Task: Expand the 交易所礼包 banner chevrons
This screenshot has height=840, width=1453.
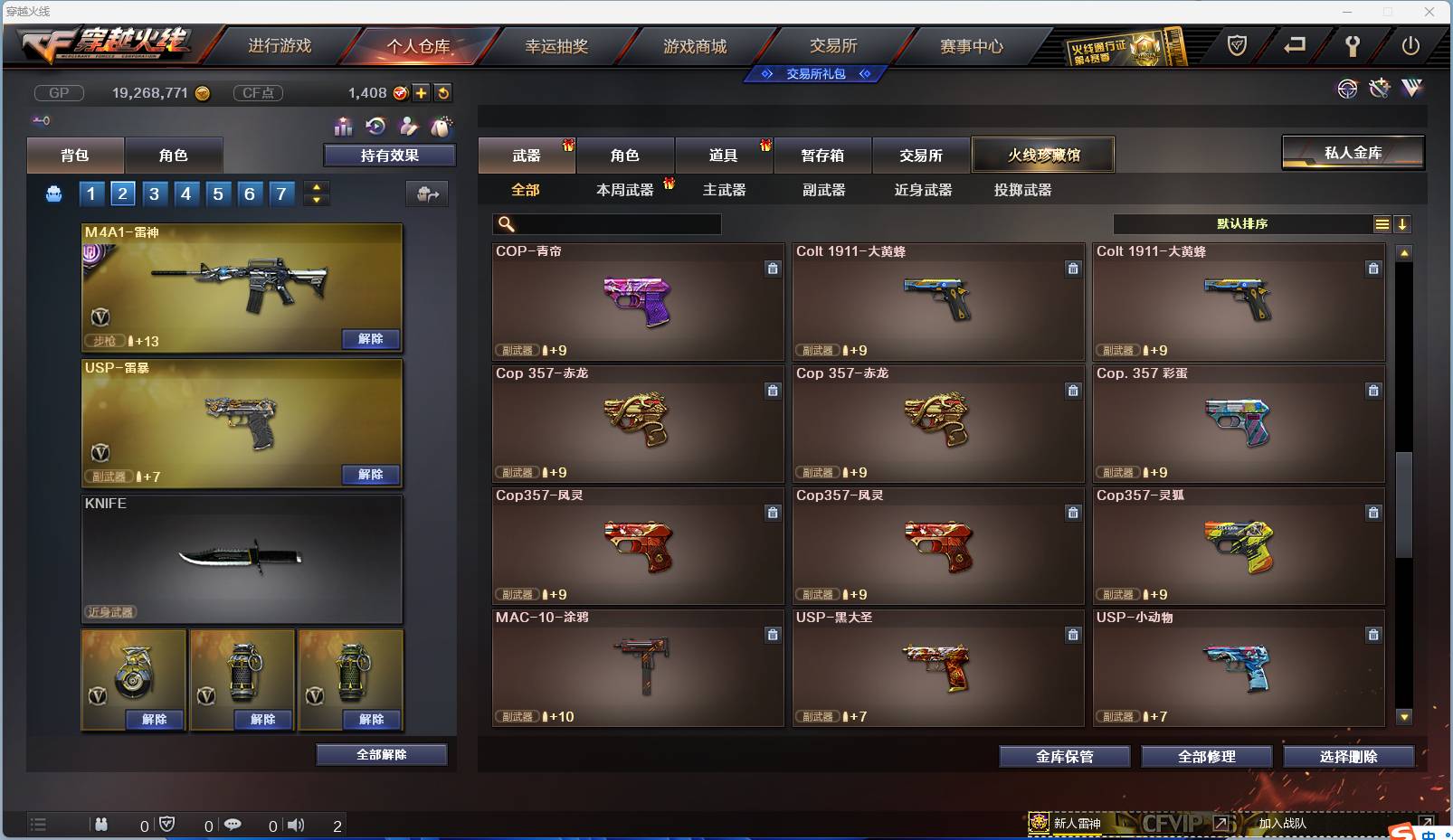Action: pos(815,75)
